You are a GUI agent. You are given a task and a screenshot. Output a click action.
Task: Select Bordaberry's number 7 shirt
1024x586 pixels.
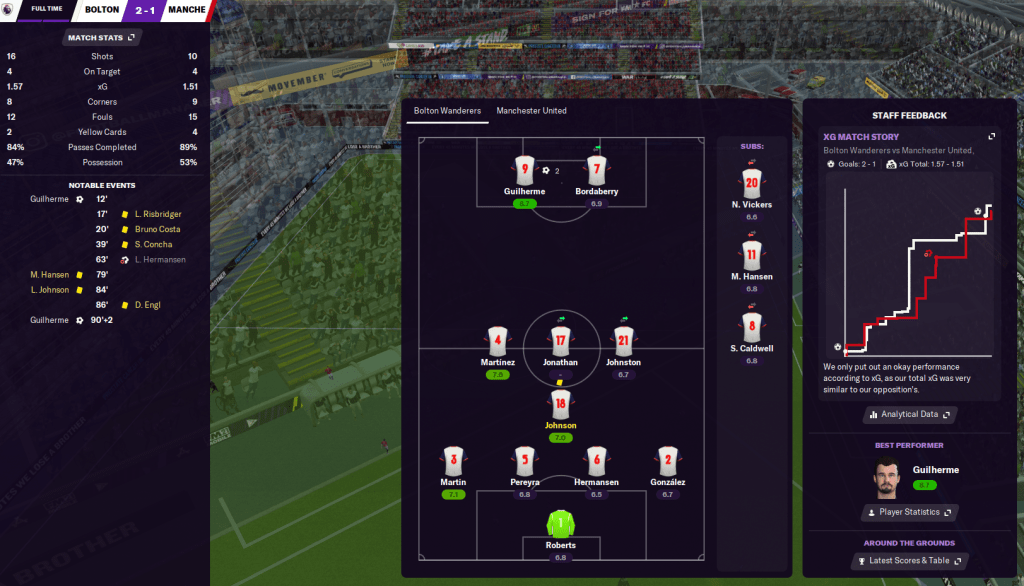pos(597,171)
